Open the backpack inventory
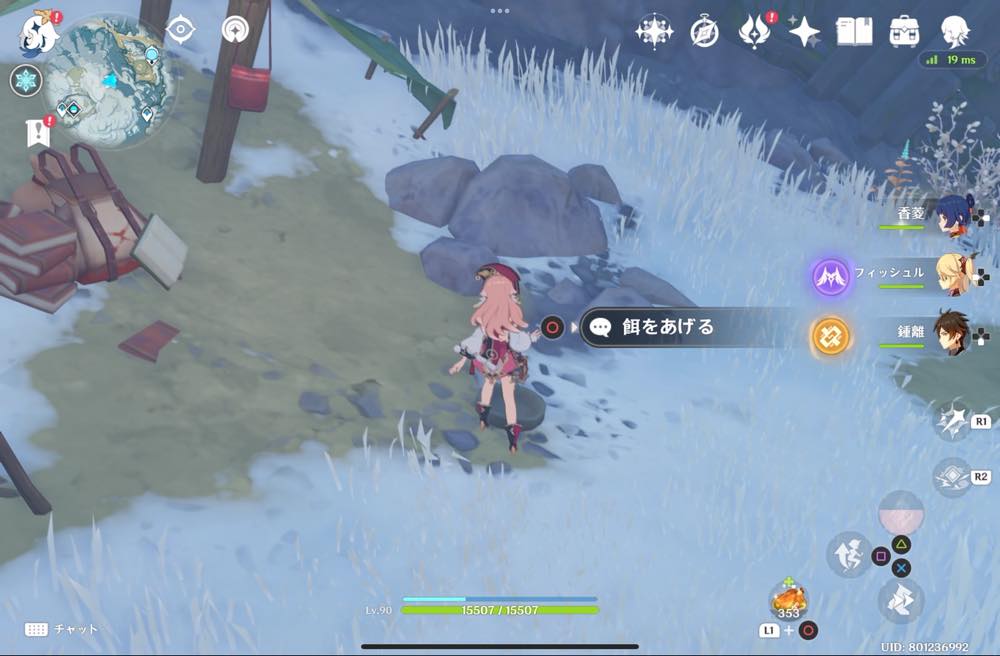Screen dimensions: 1000x656 905,32
